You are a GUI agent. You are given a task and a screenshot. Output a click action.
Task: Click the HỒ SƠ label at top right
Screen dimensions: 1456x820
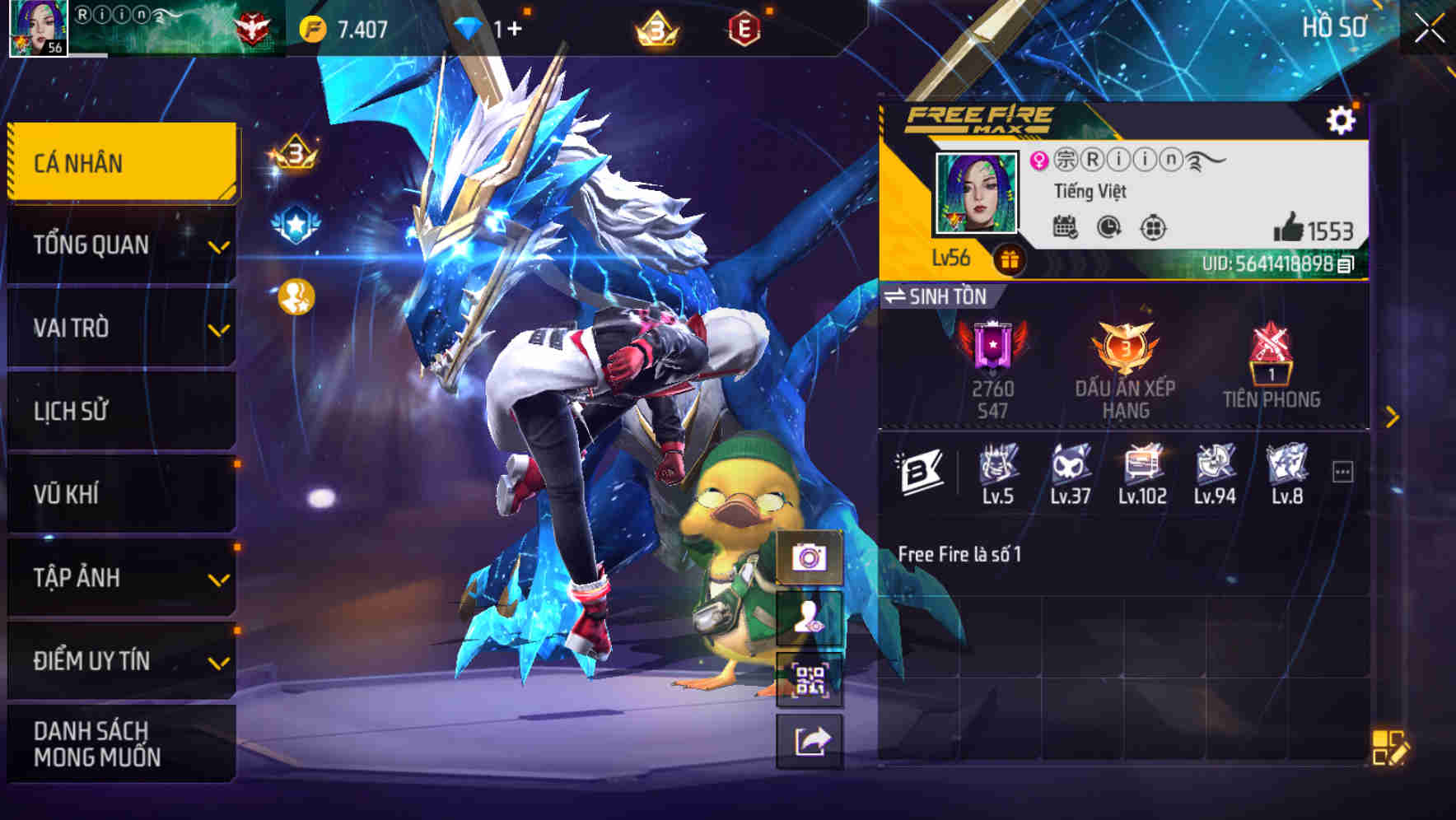pos(1334,26)
